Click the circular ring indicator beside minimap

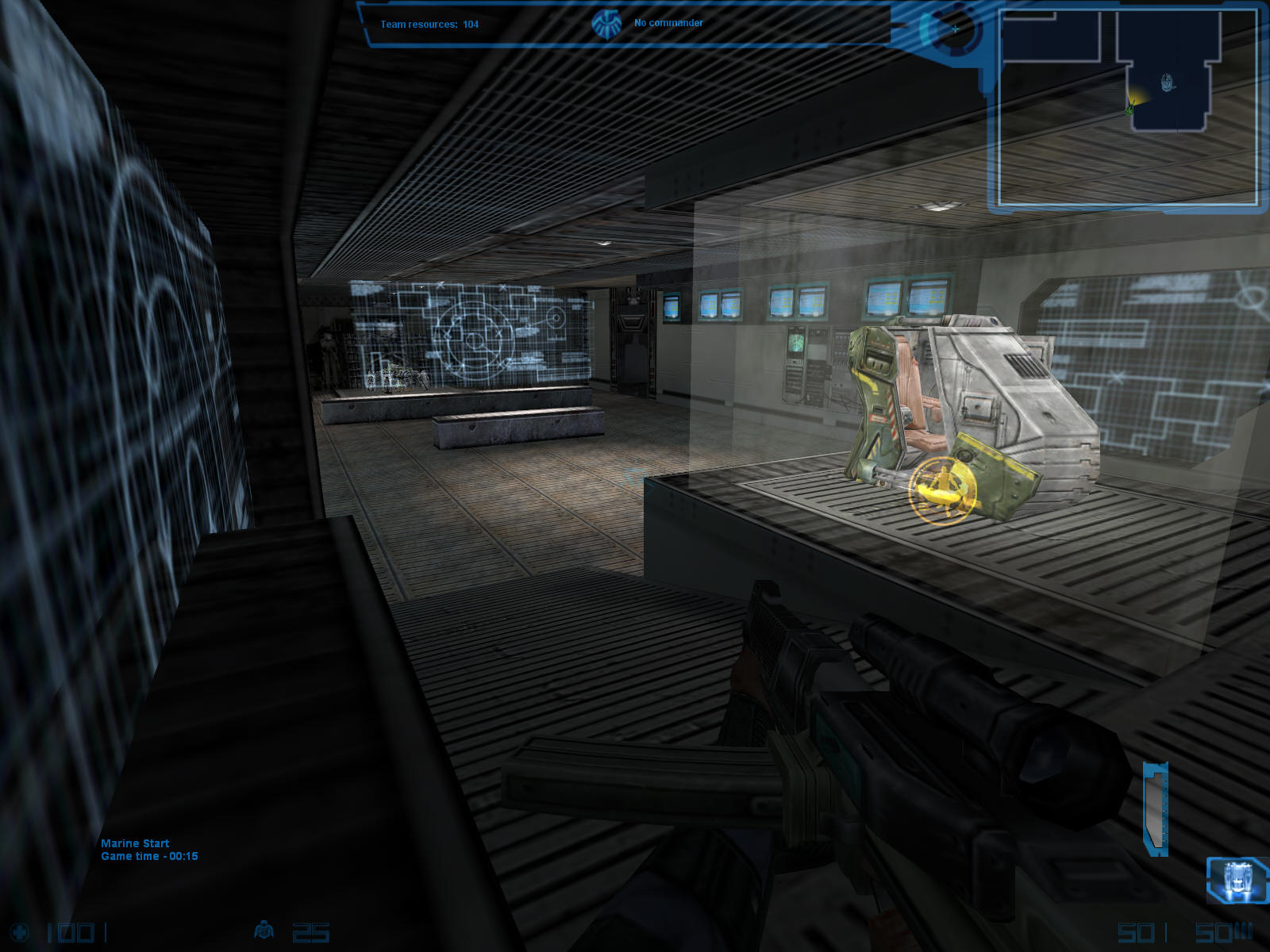click(x=952, y=30)
